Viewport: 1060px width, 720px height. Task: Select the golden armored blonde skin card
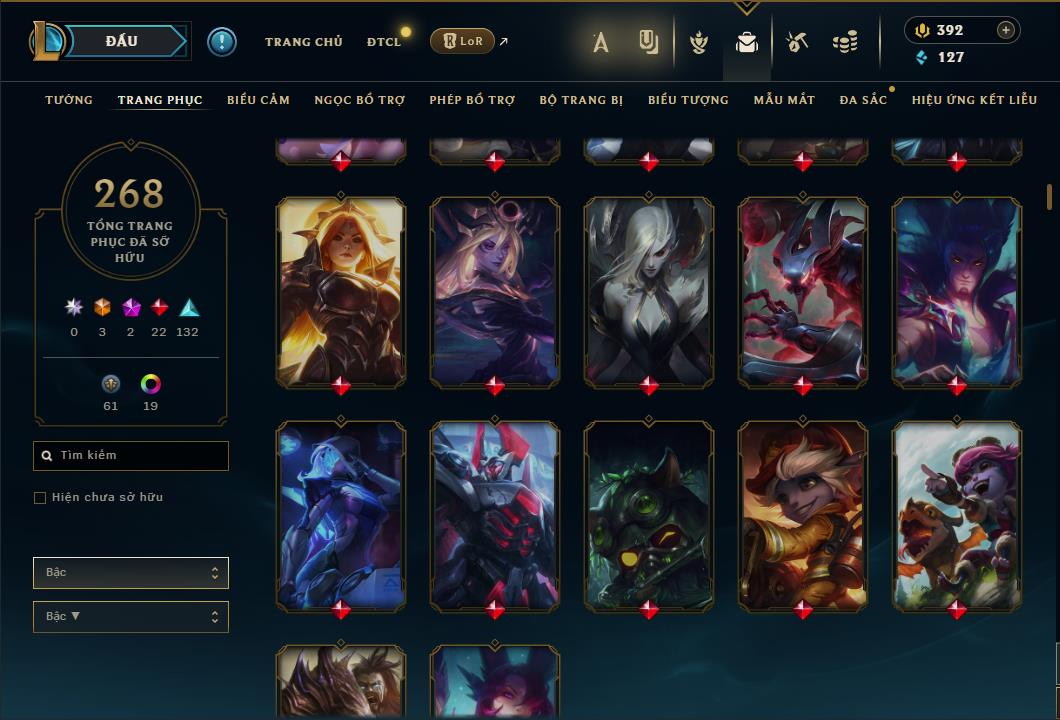[341, 290]
